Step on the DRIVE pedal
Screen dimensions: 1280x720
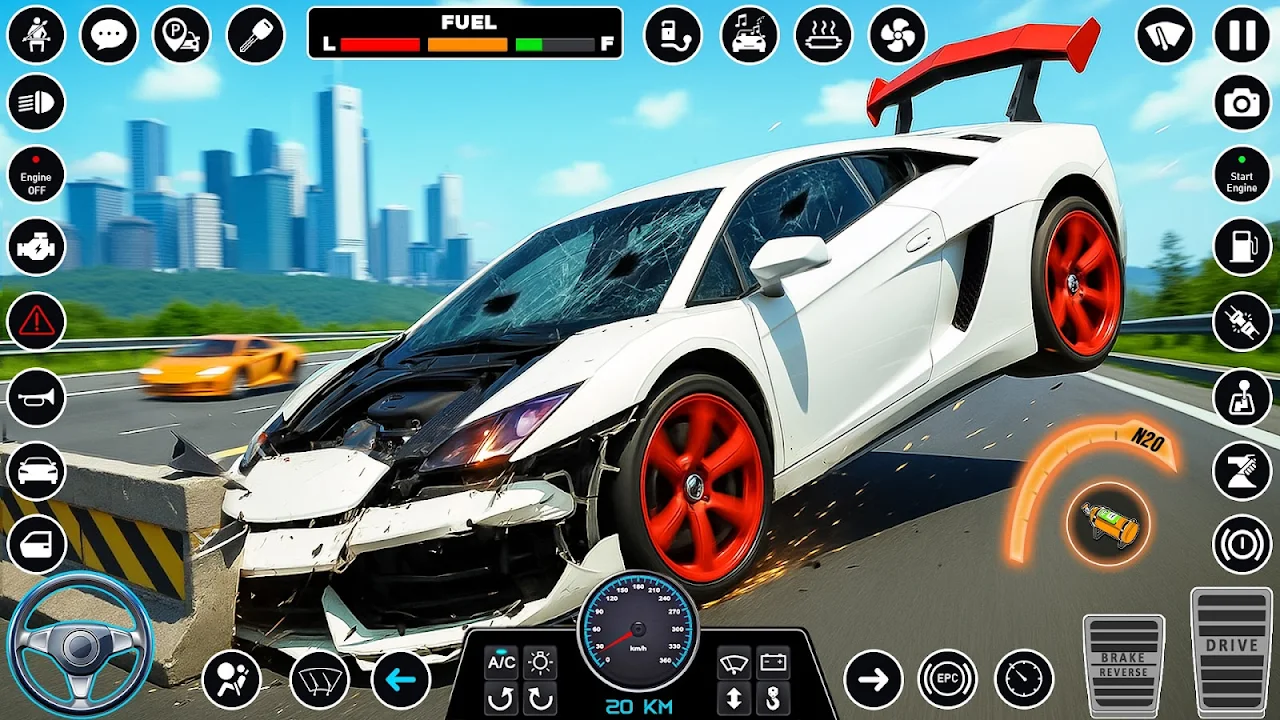click(1231, 650)
